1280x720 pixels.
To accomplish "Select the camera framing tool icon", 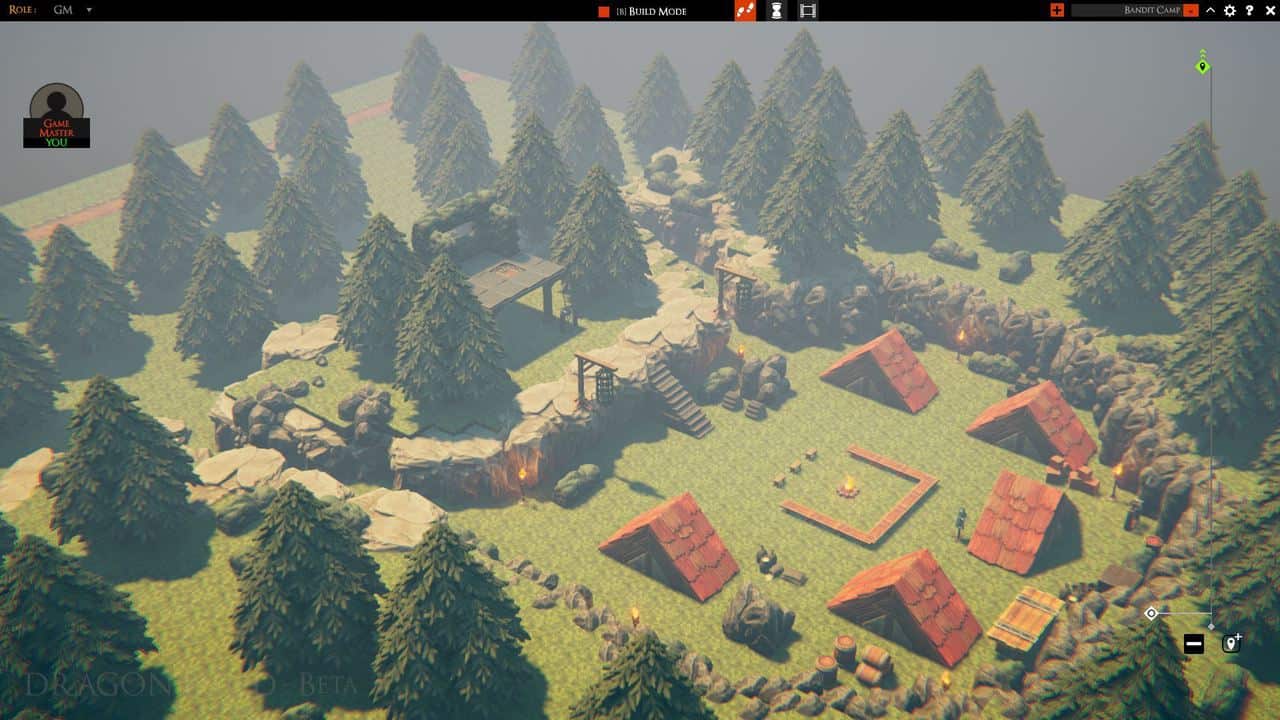I will click(808, 12).
